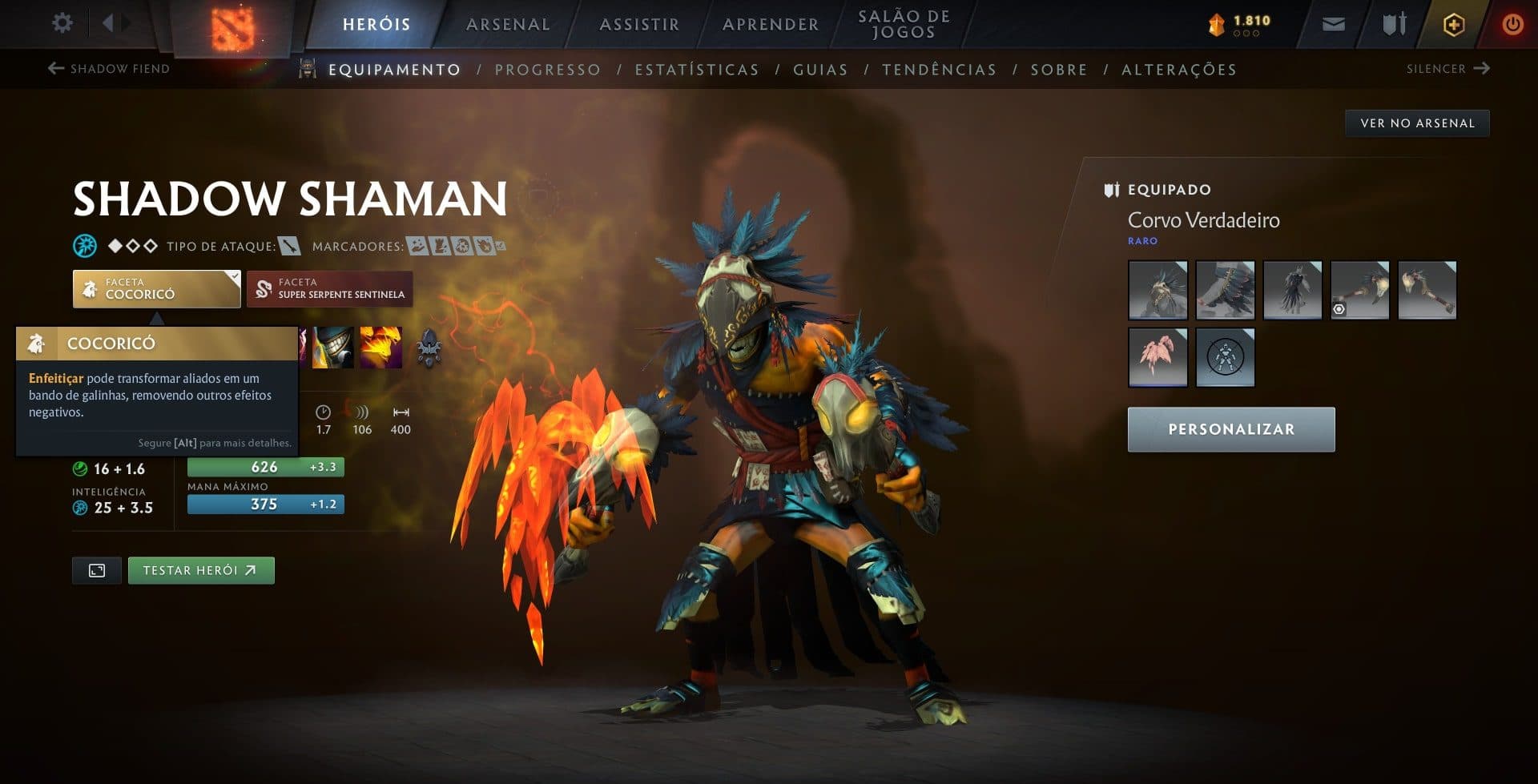
Task: Toggle the small checkbox after the role markers
Action: [502, 245]
